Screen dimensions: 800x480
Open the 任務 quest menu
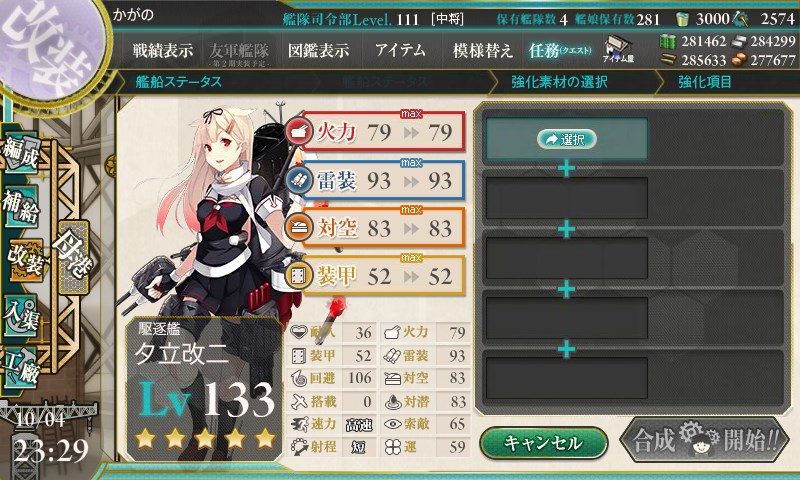[x=560, y=50]
